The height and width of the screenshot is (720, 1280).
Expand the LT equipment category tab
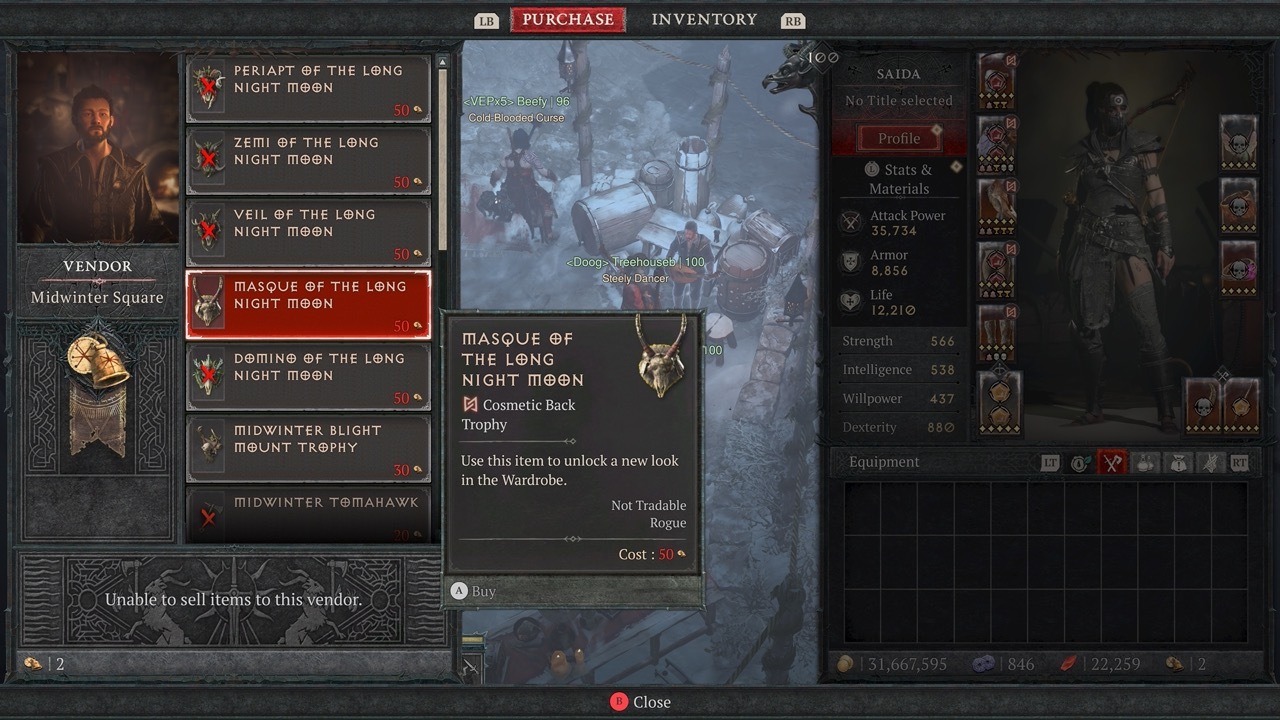[x=1051, y=463]
